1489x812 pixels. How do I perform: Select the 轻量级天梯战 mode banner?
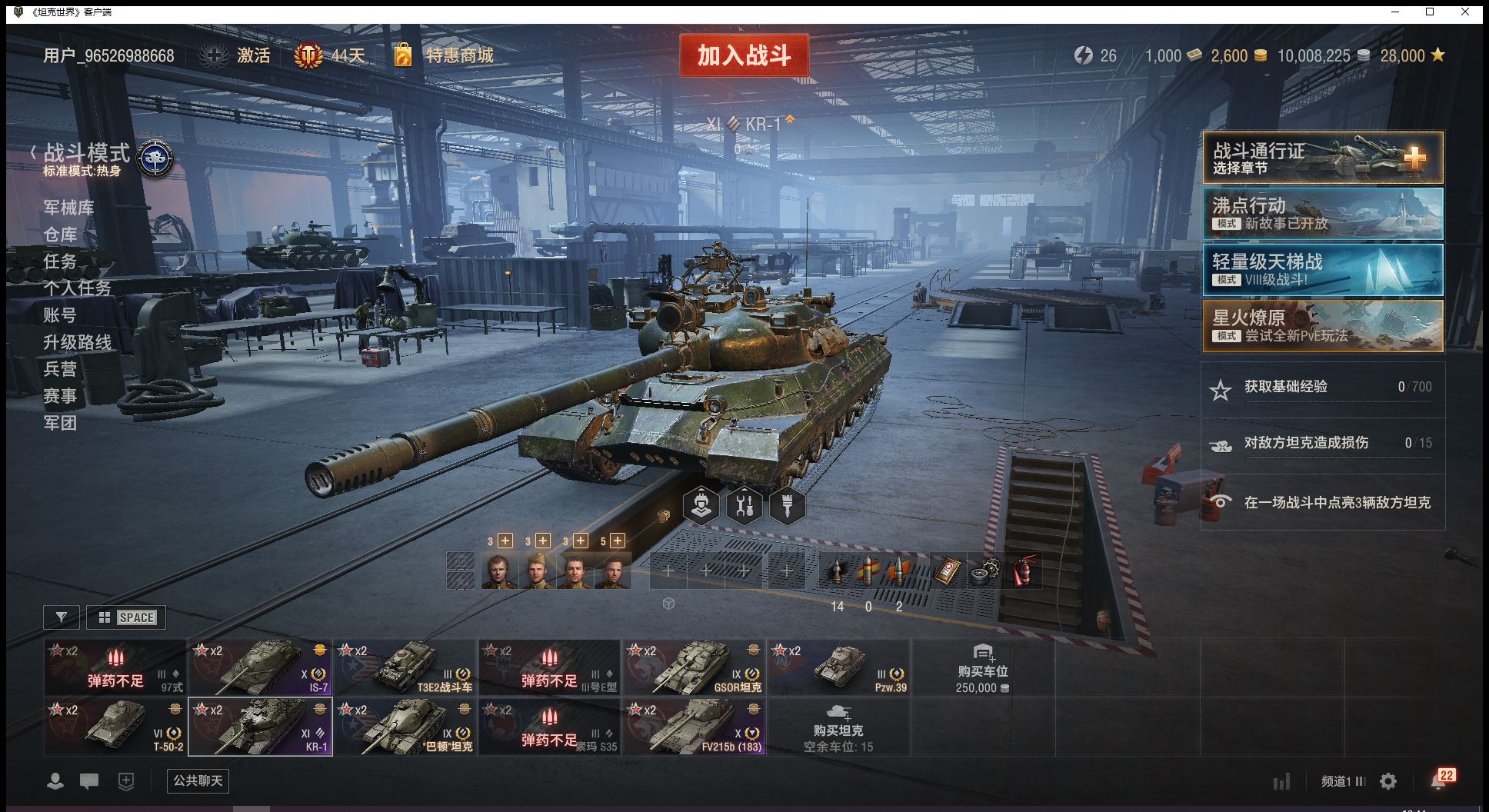click(x=1322, y=270)
